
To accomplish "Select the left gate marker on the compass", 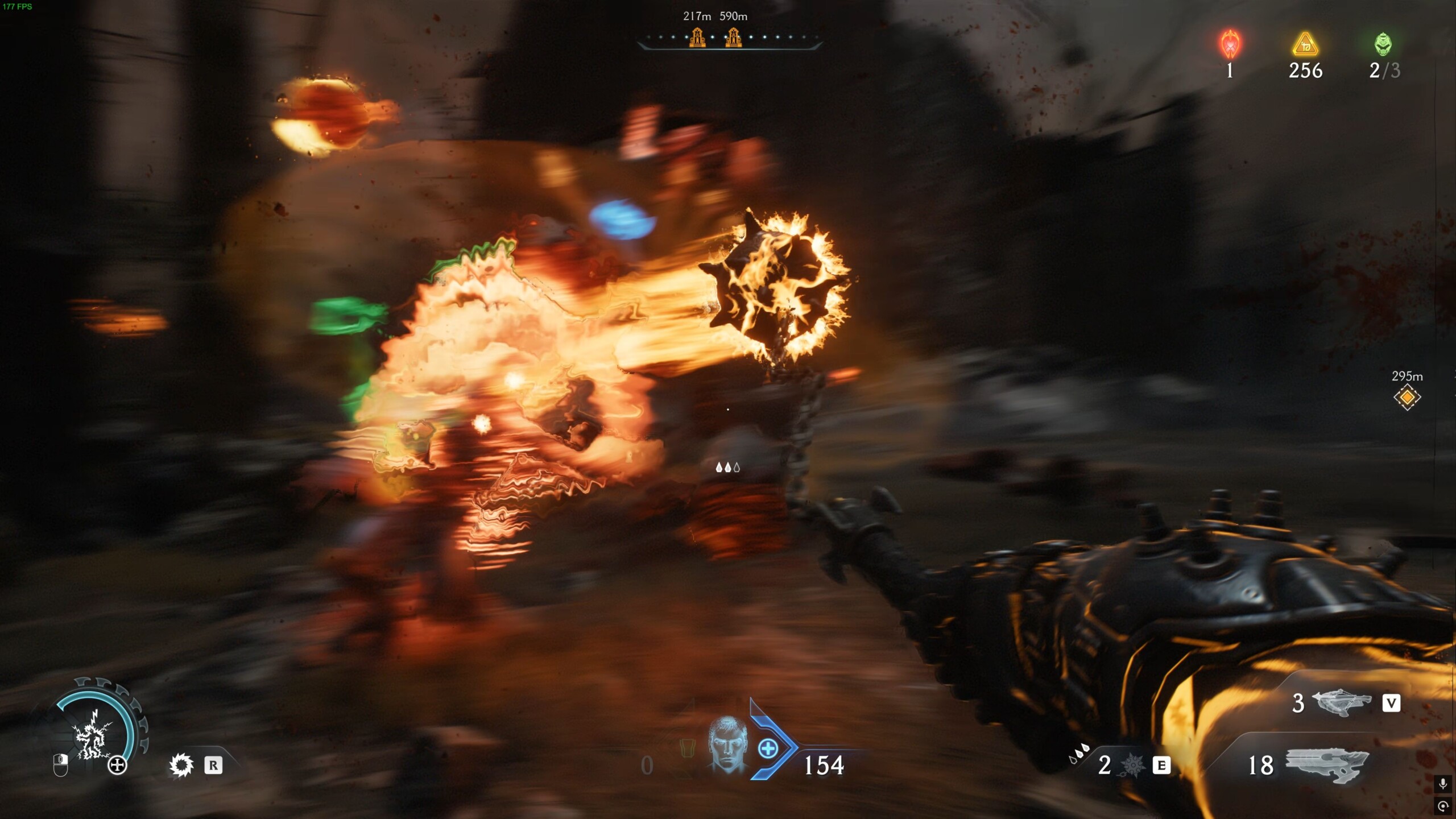I will (x=697, y=38).
